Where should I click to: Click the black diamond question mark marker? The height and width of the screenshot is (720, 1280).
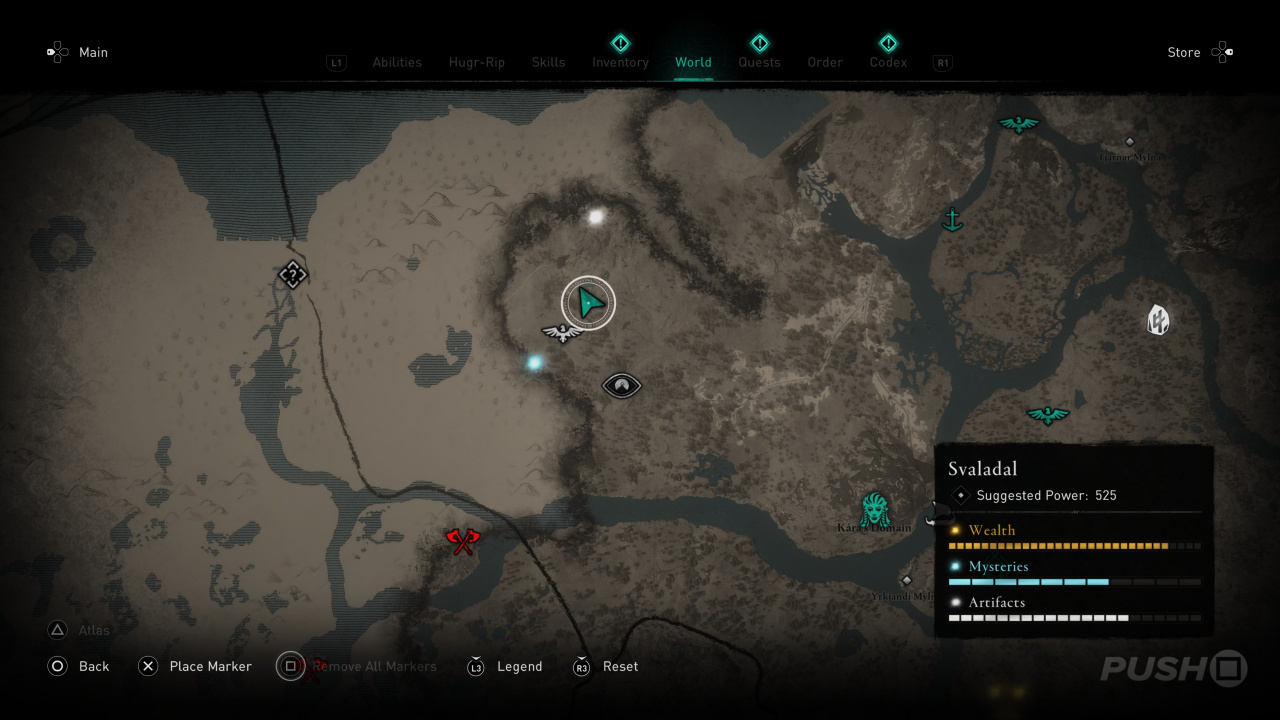[292, 274]
